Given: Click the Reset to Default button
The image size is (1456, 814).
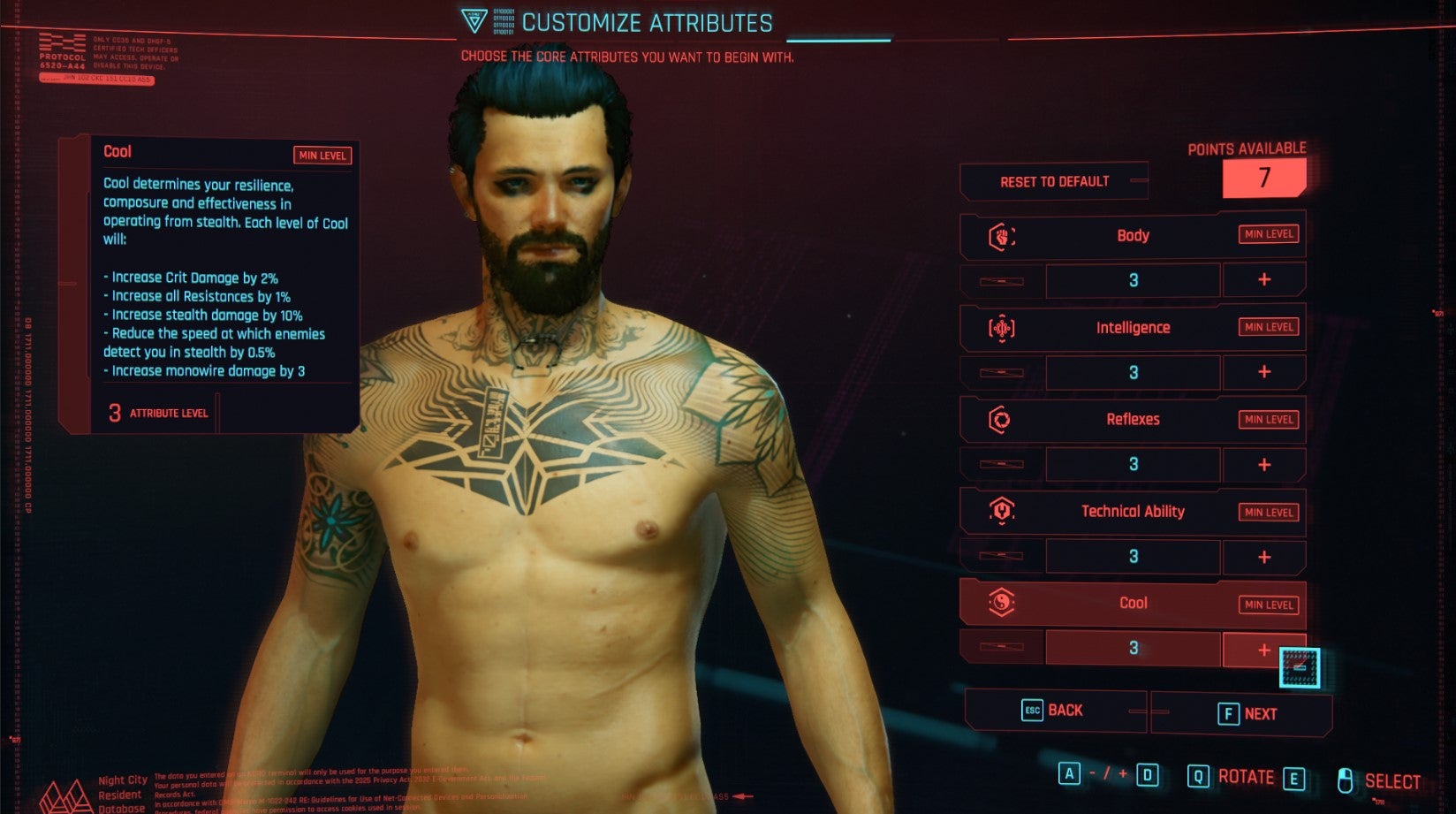Looking at the screenshot, I should pos(1055,181).
